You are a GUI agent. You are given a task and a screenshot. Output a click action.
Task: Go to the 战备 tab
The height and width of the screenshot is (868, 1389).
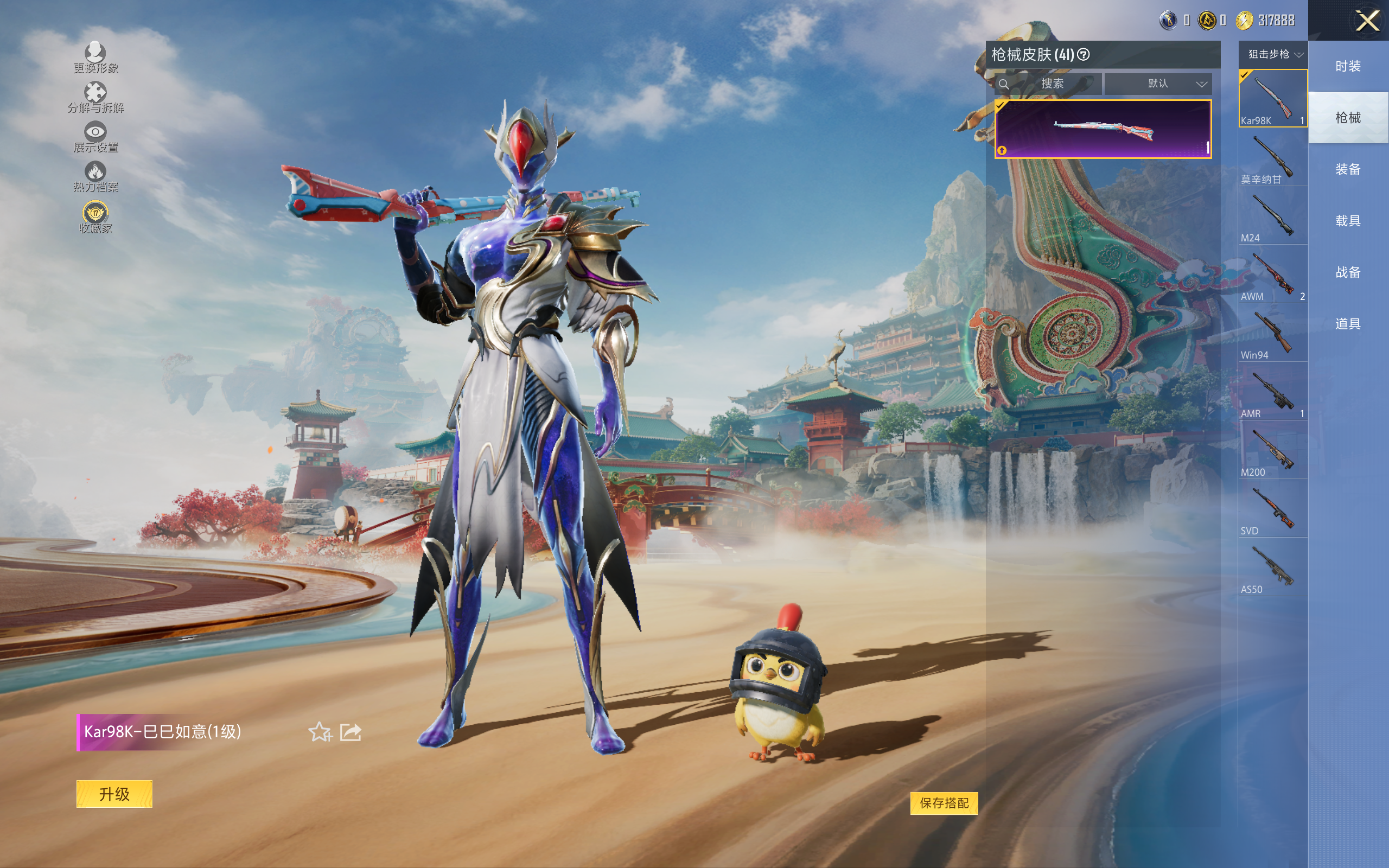(x=1348, y=272)
